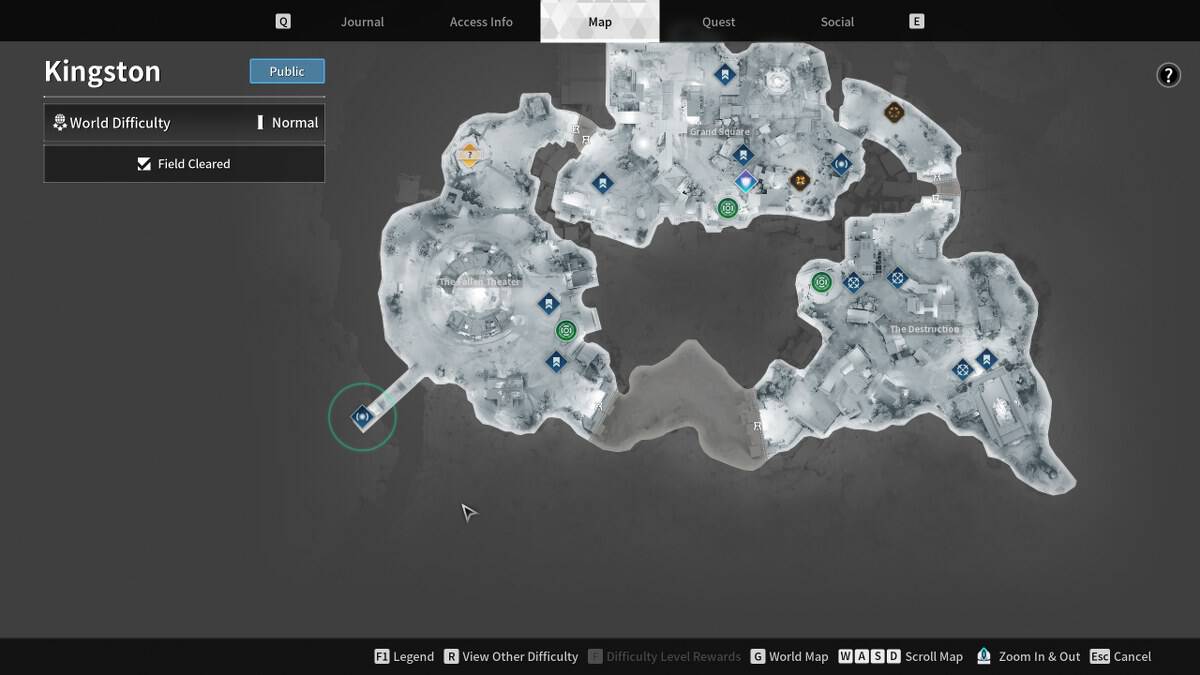Show the map Legend
The height and width of the screenshot is (675, 1200).
pyautogui.click(x=404, y=657)
